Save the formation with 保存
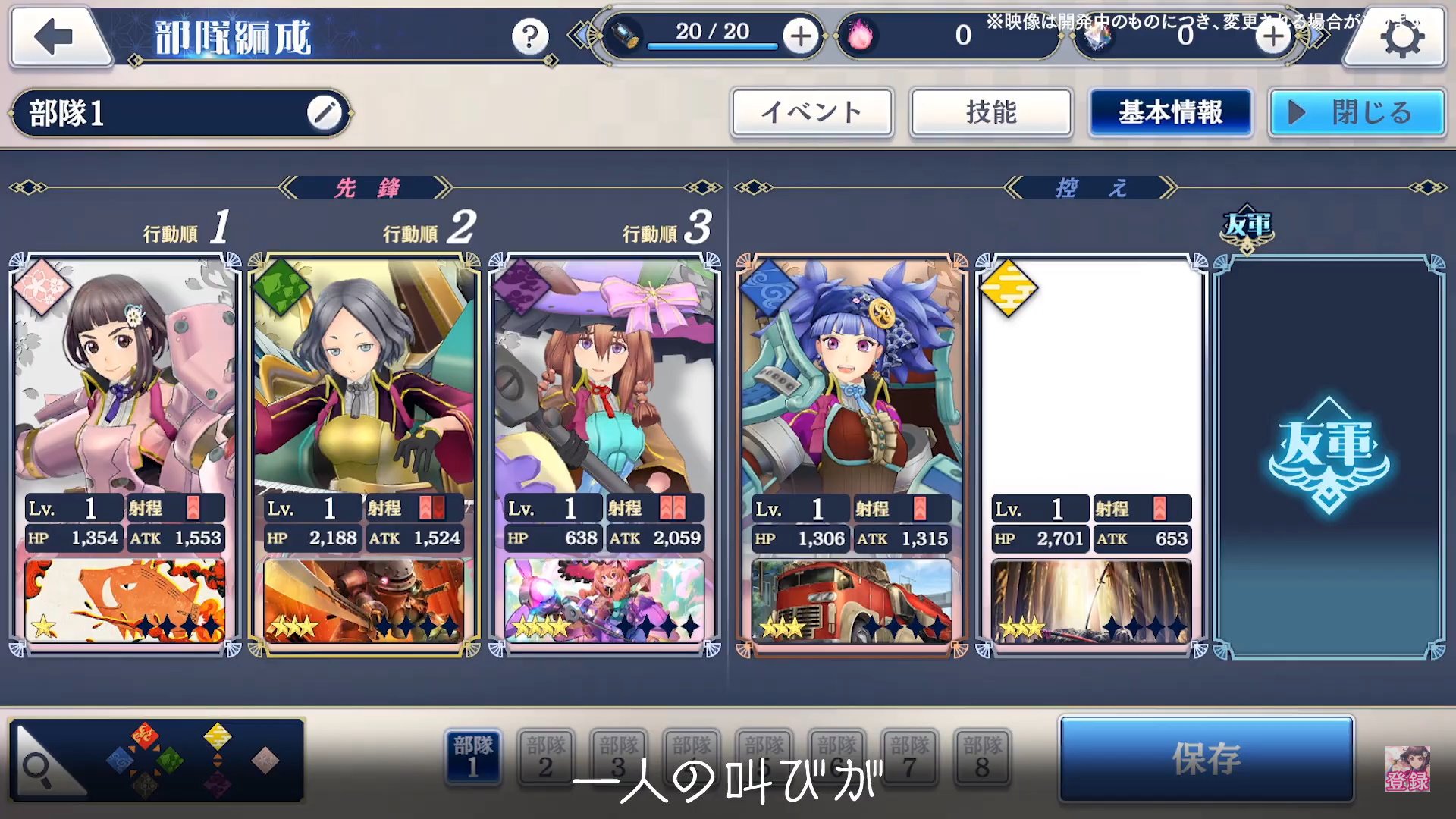1456x819 pixels. pyautogui.click(x=1206, y=758)
